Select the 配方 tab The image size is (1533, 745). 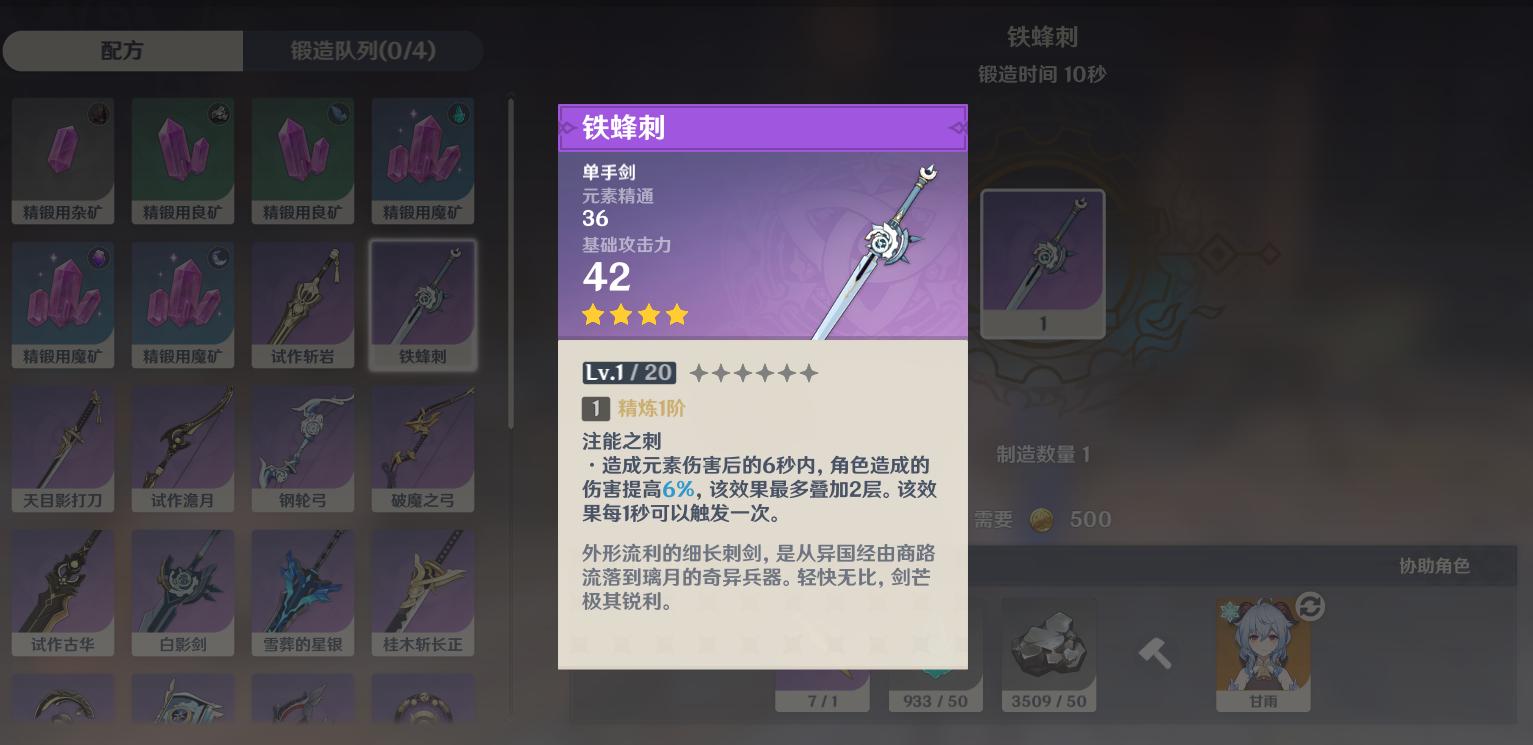122,50
